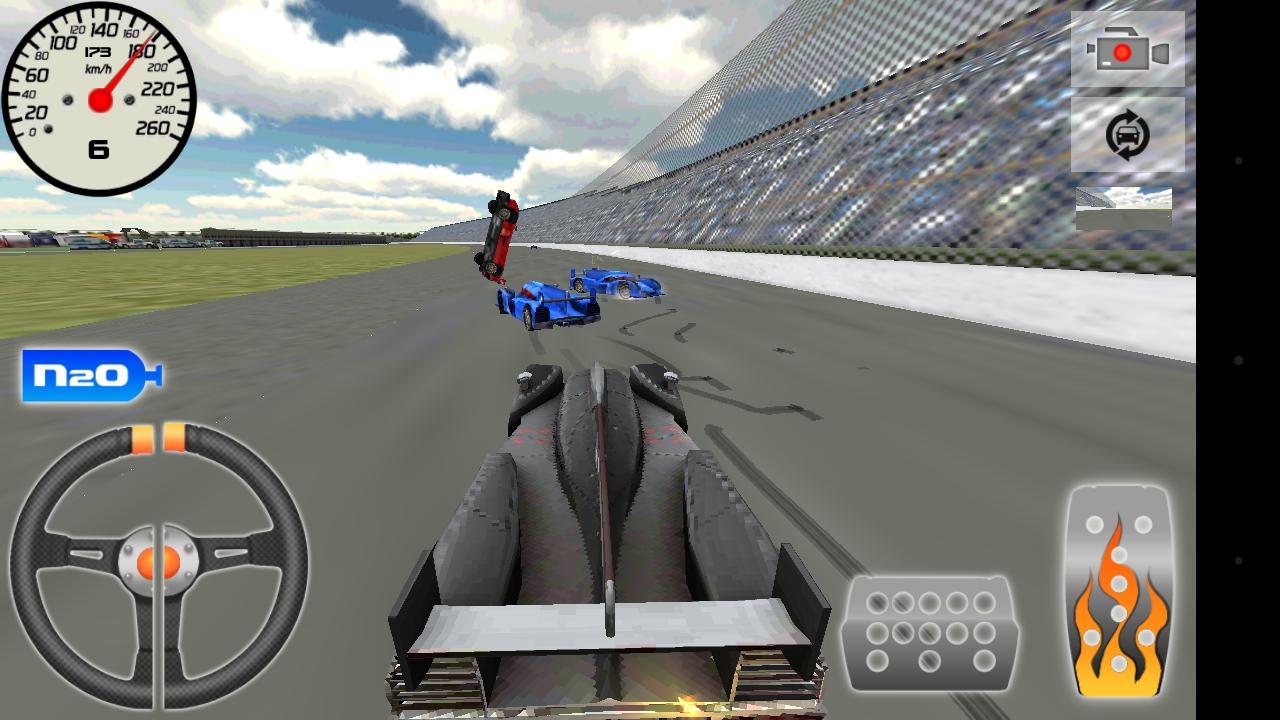Select the flipped red car on track

click(x=497, y=235)
